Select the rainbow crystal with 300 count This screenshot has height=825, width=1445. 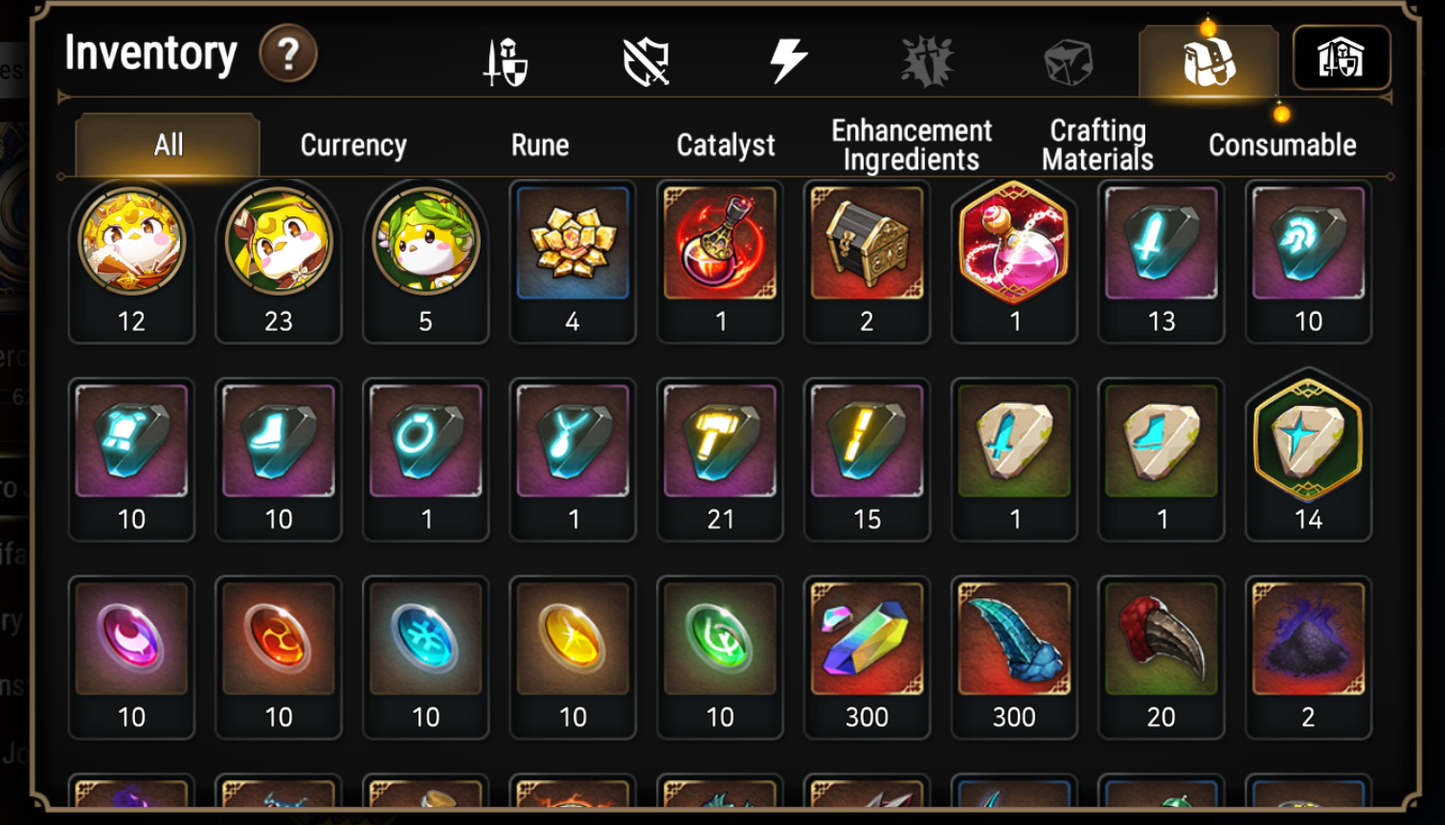tap(867, 640)
